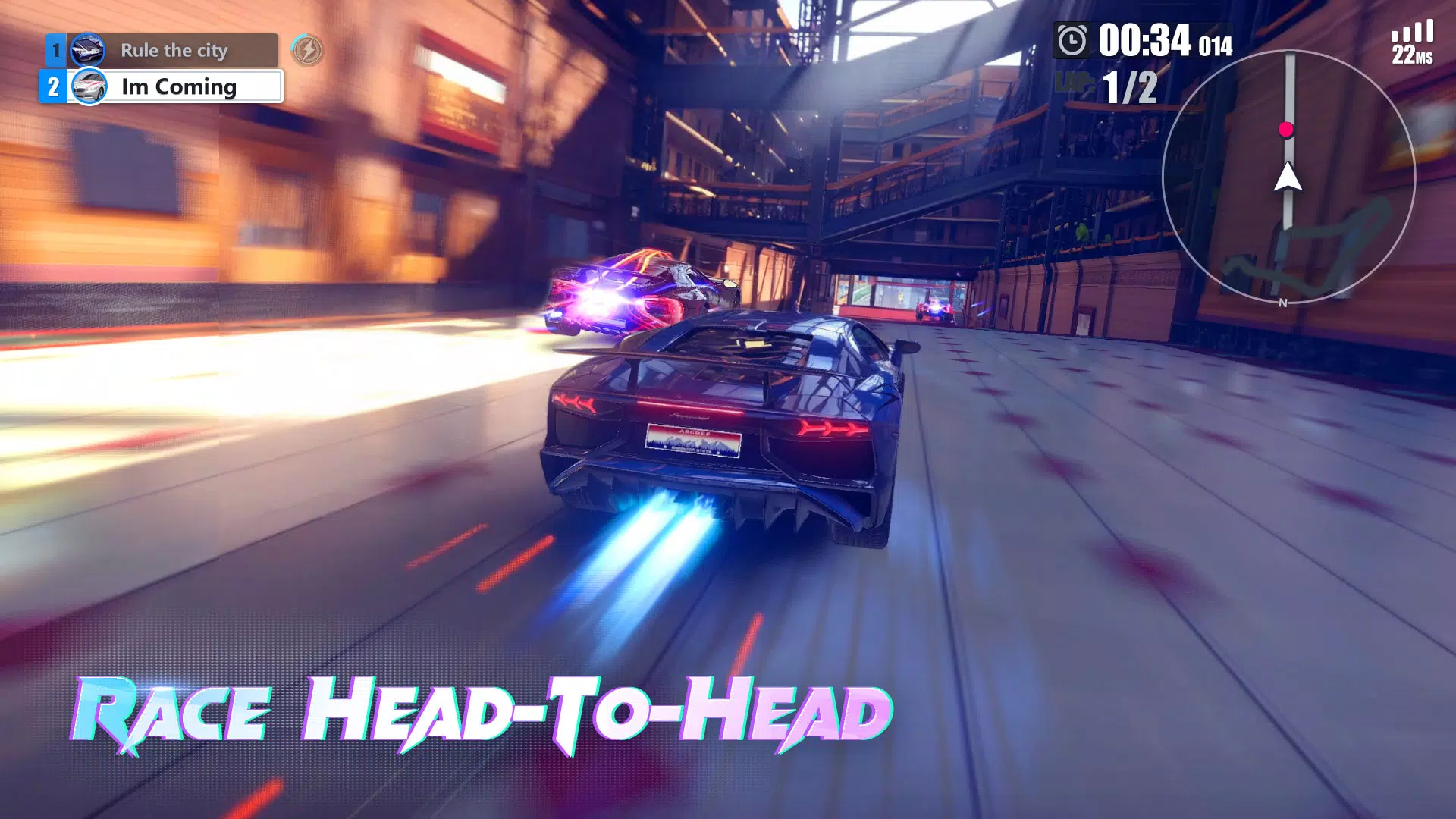Screen dimensions: 1456x819
Task: Tap the Im Coming car avatar
Action: coord(87,86)
